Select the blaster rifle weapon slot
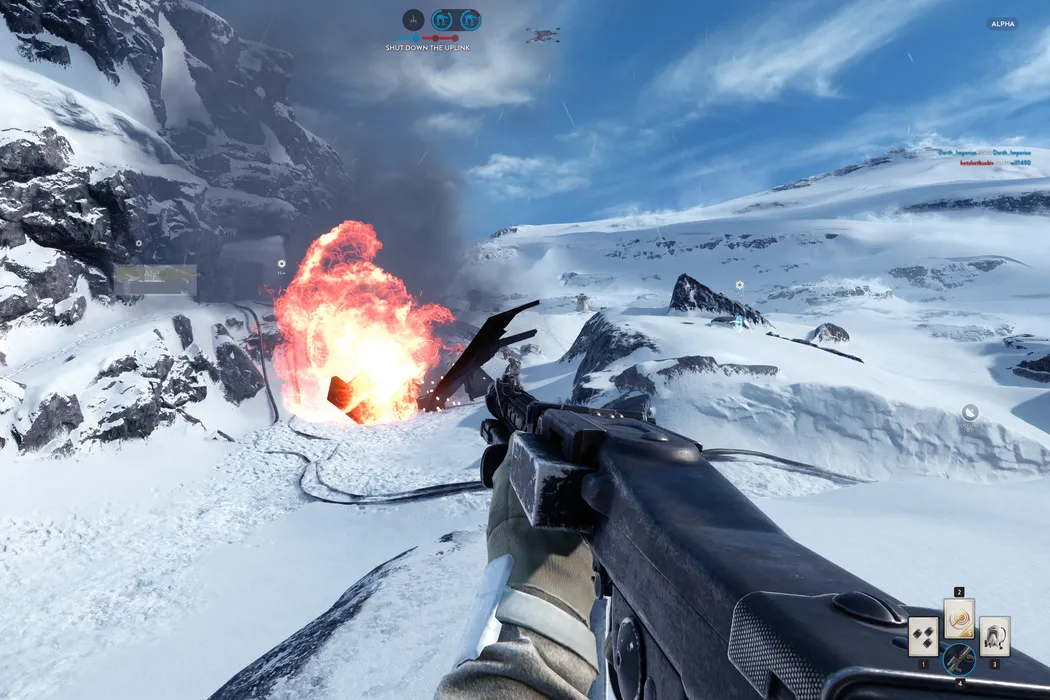This screenshot has height=700, width=1050. click(x=959, y=658)
